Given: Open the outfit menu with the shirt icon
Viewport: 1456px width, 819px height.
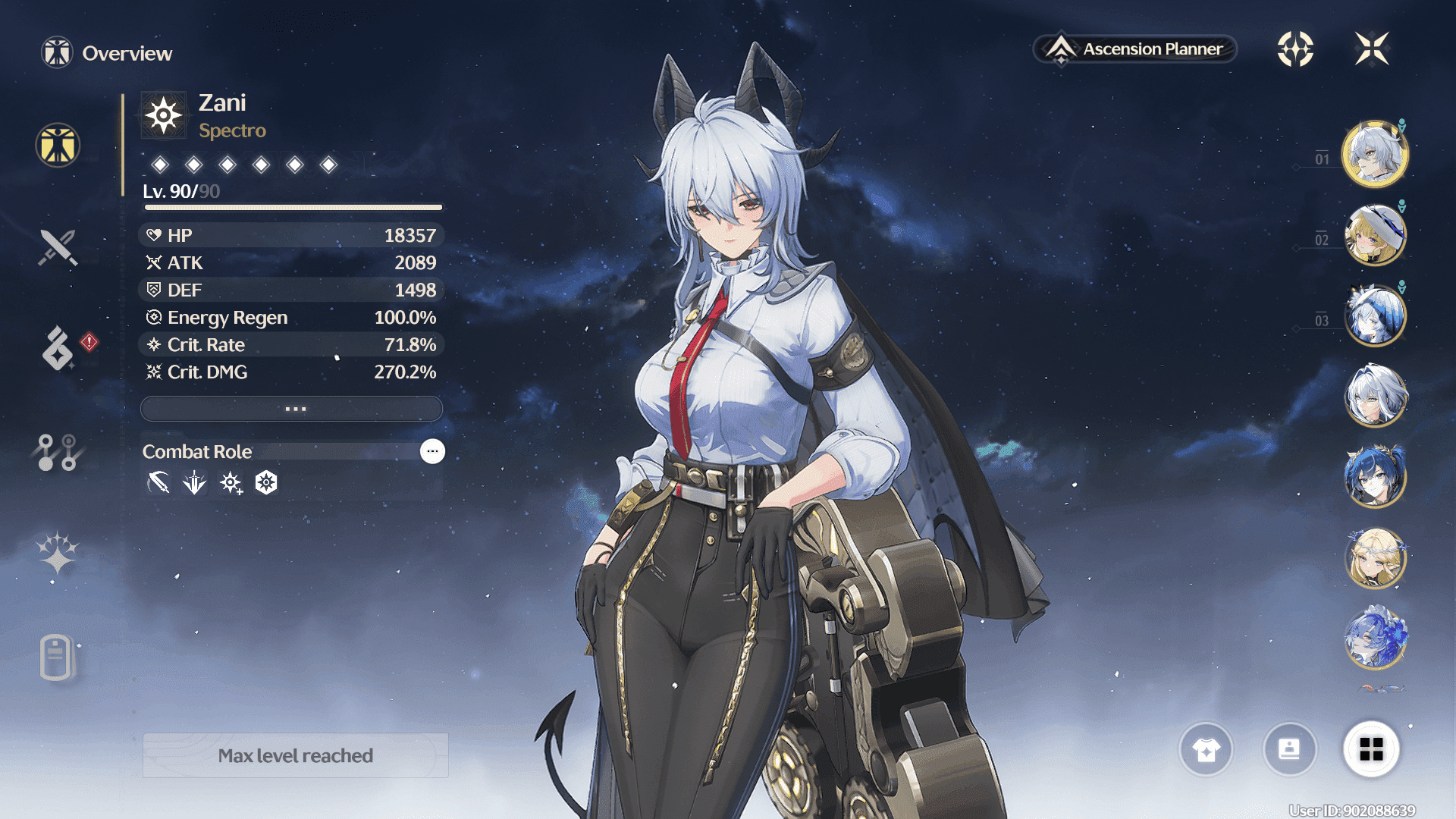Looking at the screenshot, I should (1206, 750).
